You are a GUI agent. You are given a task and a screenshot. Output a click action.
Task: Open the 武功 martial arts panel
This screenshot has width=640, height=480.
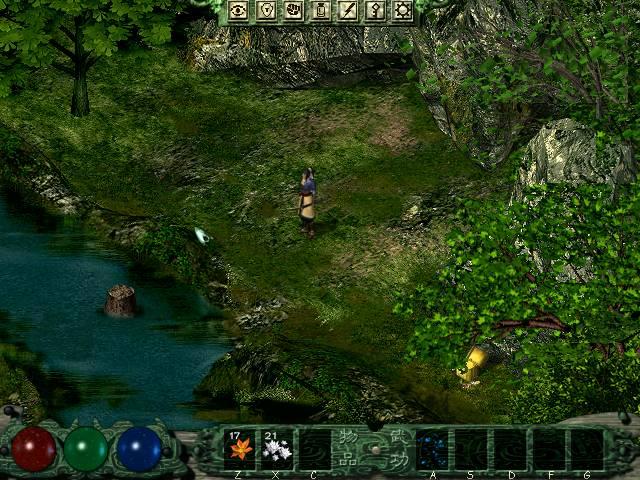click(x=398, y=449)
